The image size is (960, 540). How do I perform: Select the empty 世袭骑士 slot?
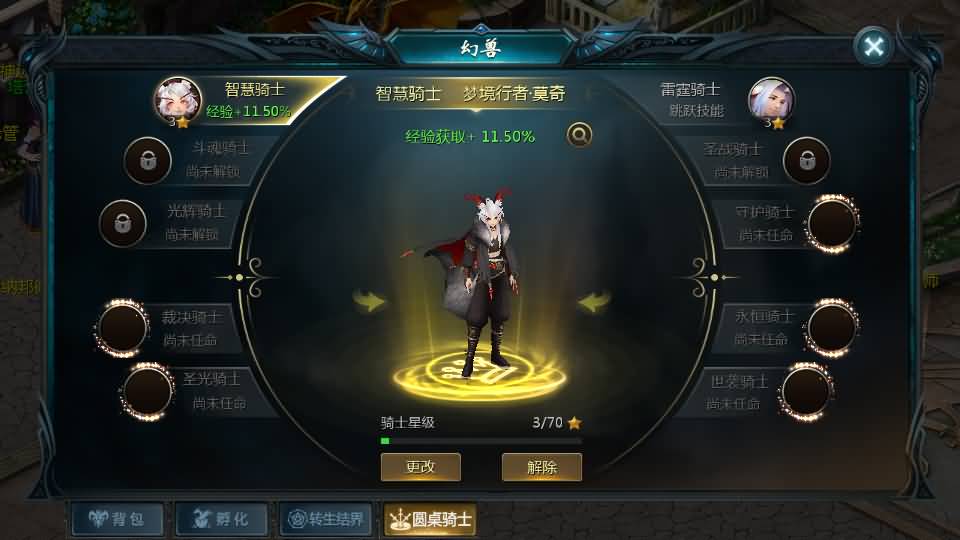click(x=806, y=391)
